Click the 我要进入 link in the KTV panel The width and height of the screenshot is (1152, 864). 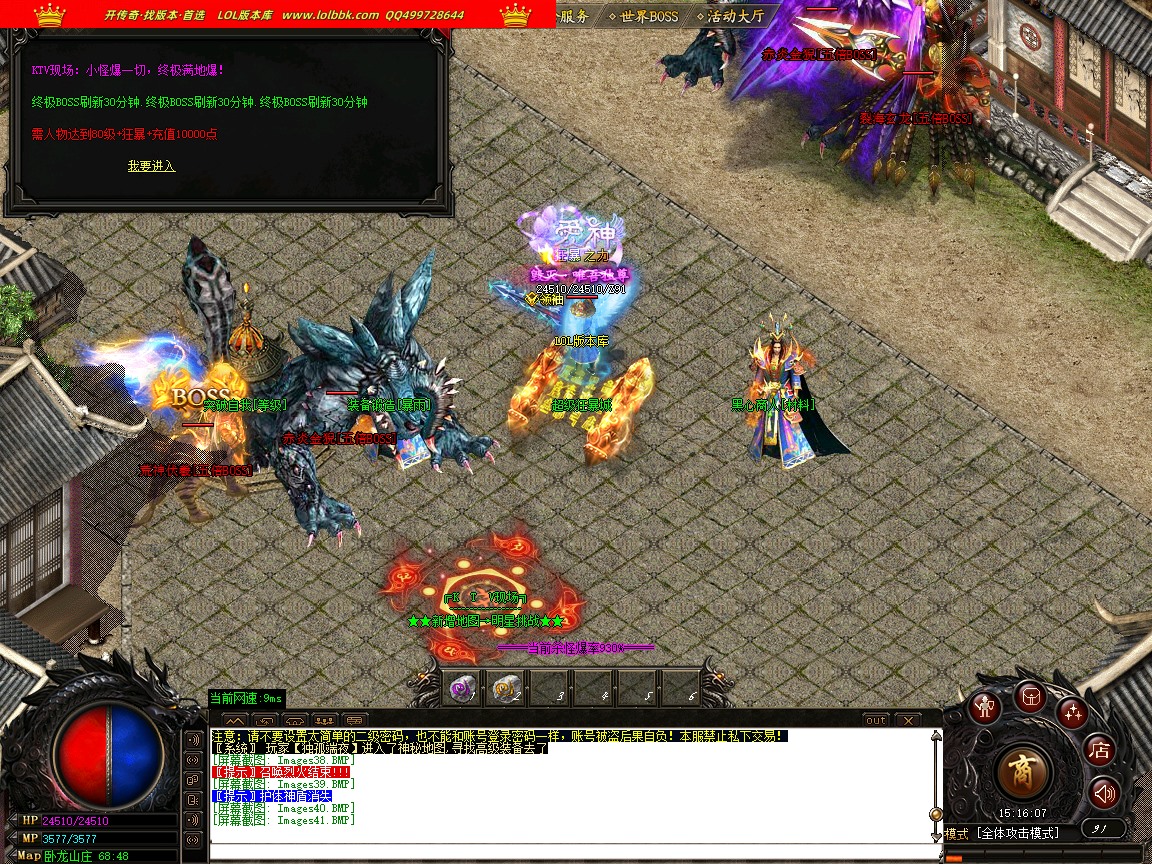151,166
